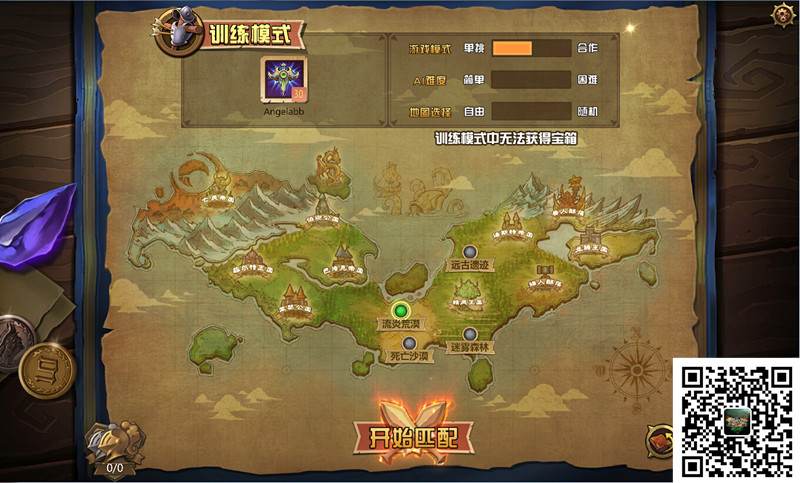This screenshot has height=483, width=800.
Task: Open the gear settings icon
Action: [x=783, y=15]
